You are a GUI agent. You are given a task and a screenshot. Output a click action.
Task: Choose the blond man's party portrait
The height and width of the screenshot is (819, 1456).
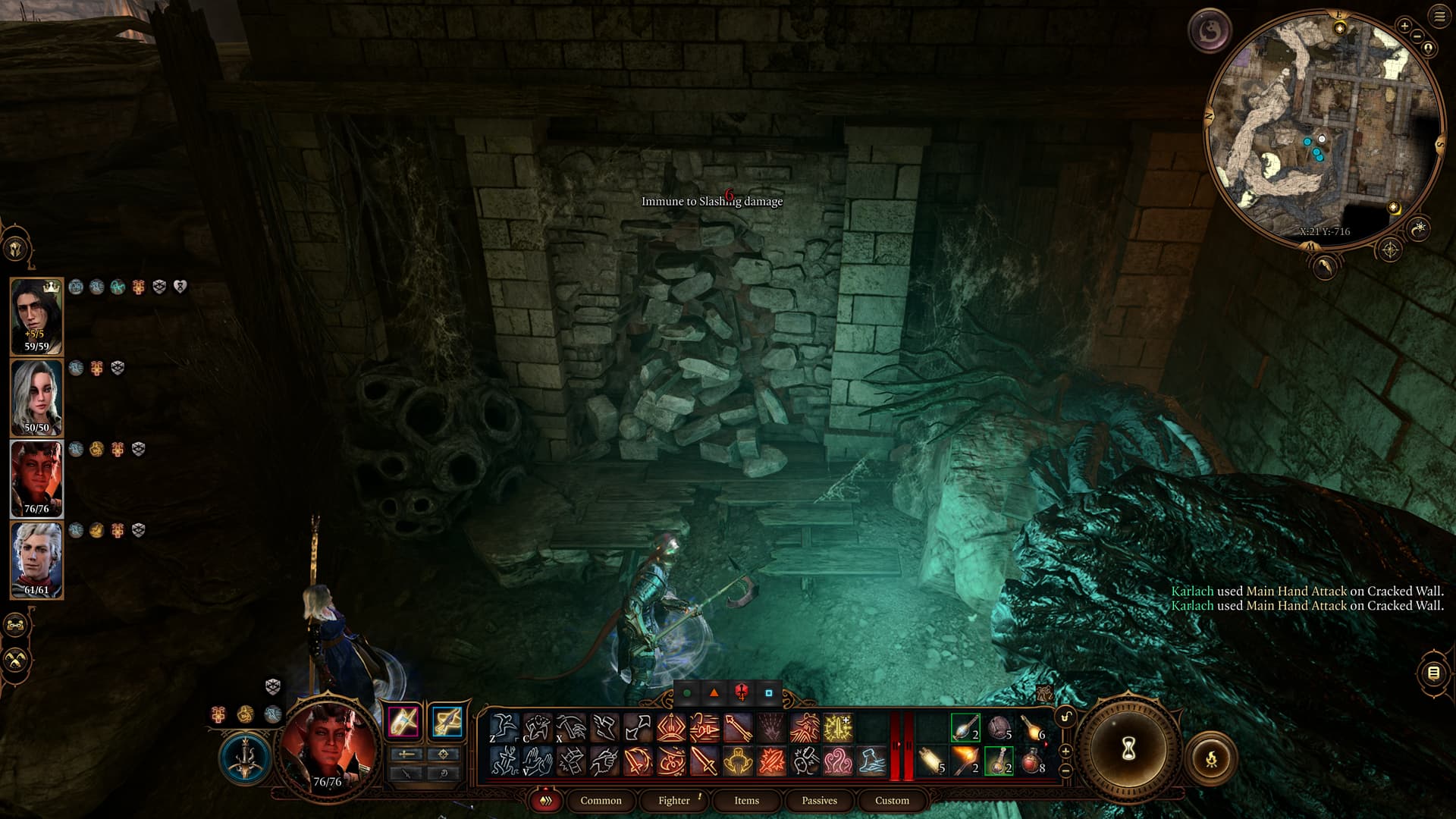[x=36, y=560]
